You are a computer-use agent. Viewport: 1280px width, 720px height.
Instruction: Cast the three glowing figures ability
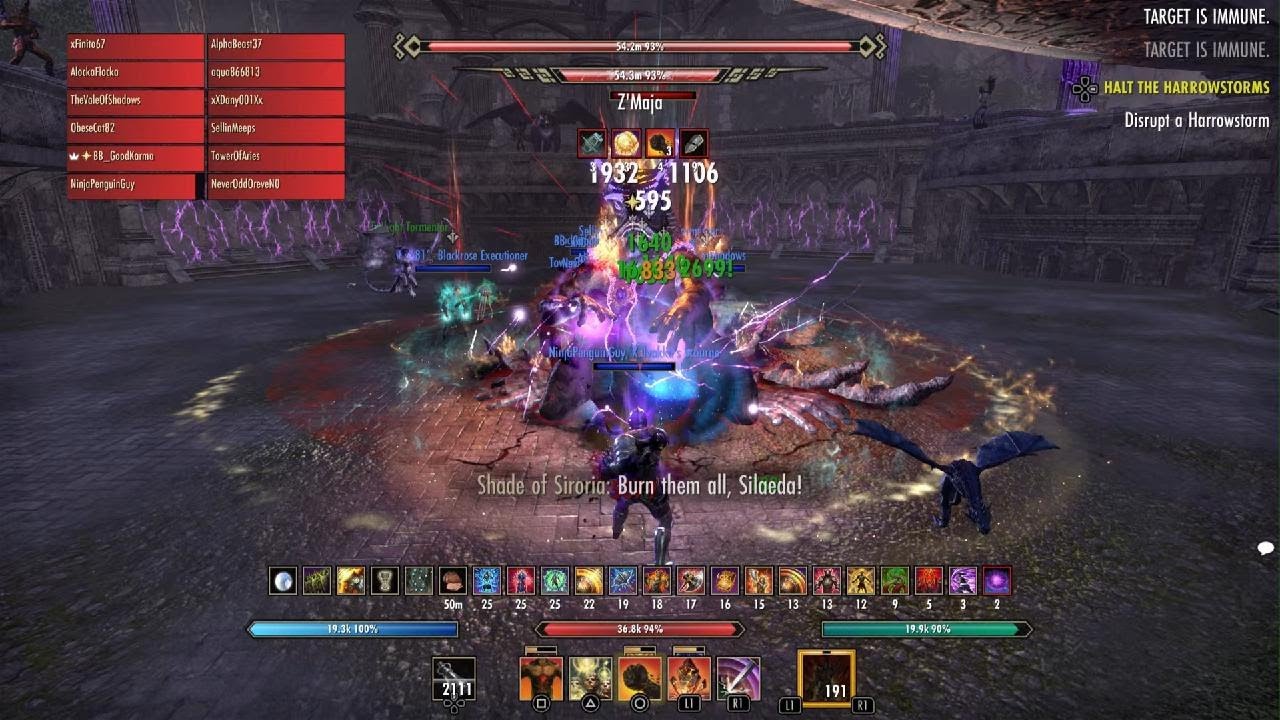pos(590,679)
